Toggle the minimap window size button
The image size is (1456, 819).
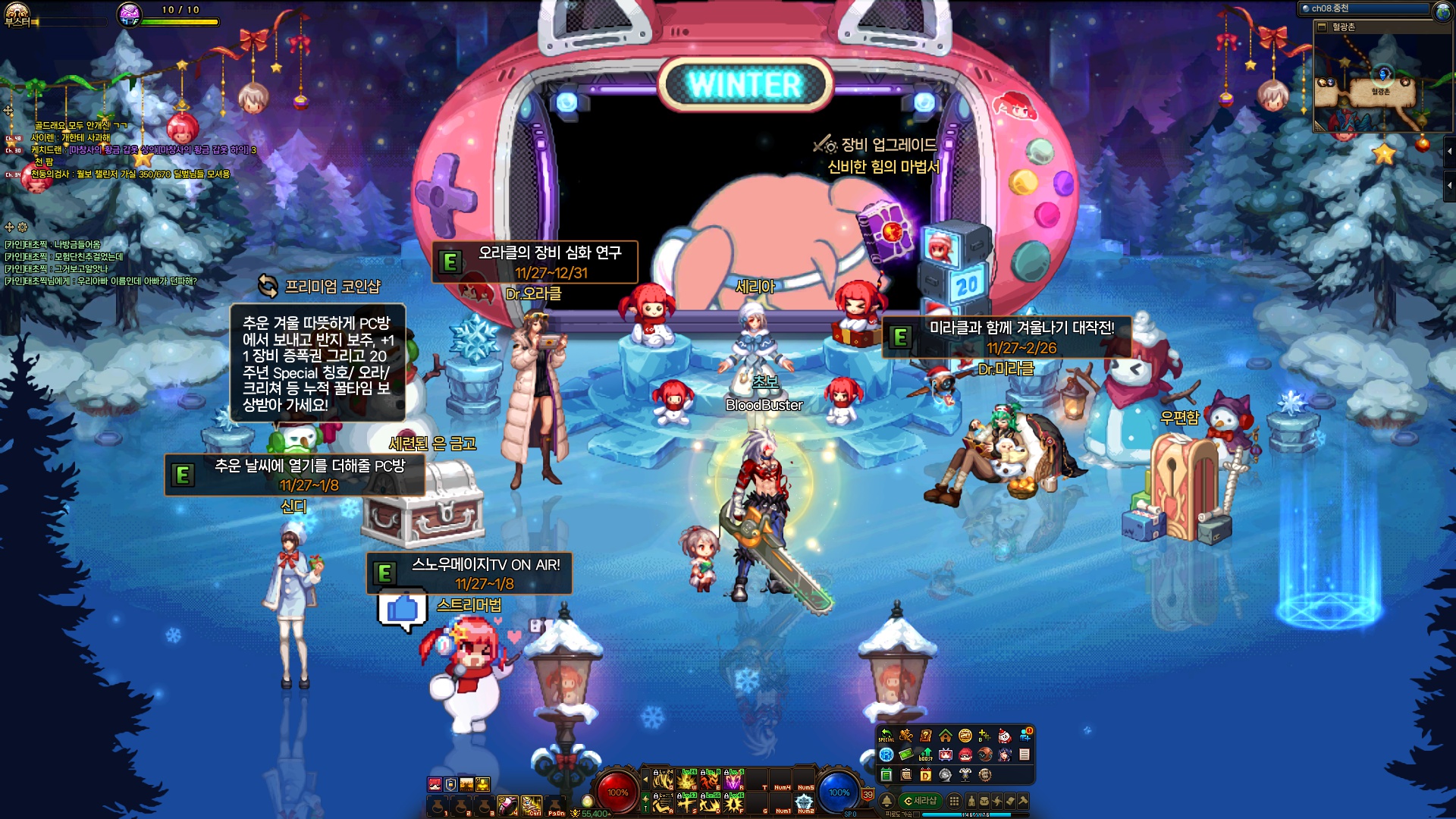(1323, 27)
